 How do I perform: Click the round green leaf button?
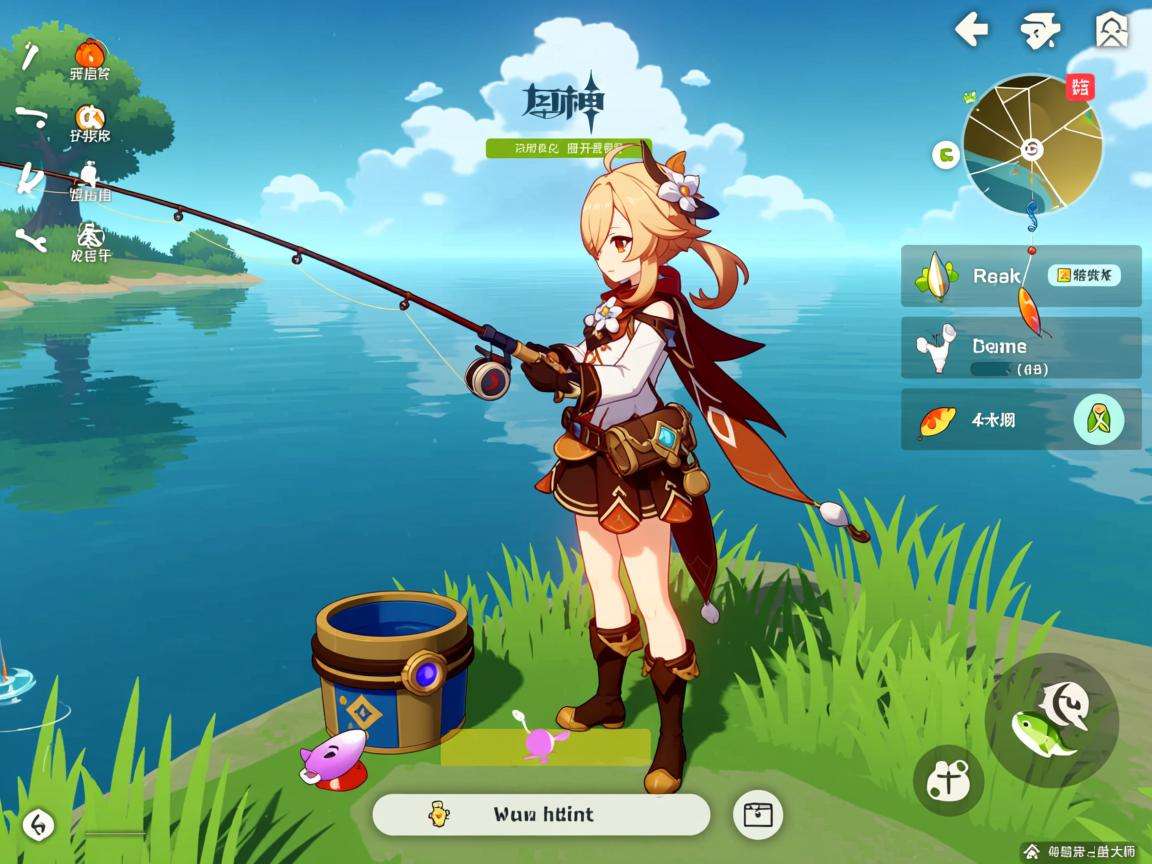click(x=1098, y=420)
